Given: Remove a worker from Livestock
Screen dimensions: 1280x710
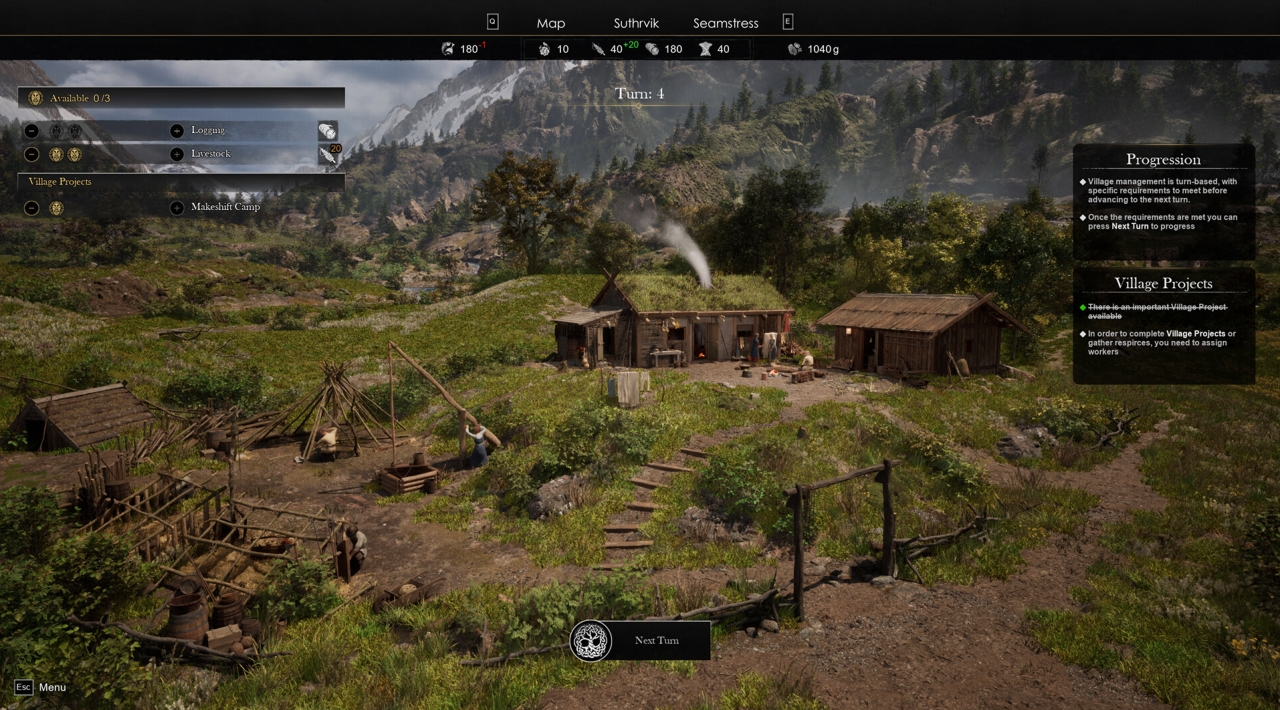Looking at the screenshot, I should coord(32,154).
